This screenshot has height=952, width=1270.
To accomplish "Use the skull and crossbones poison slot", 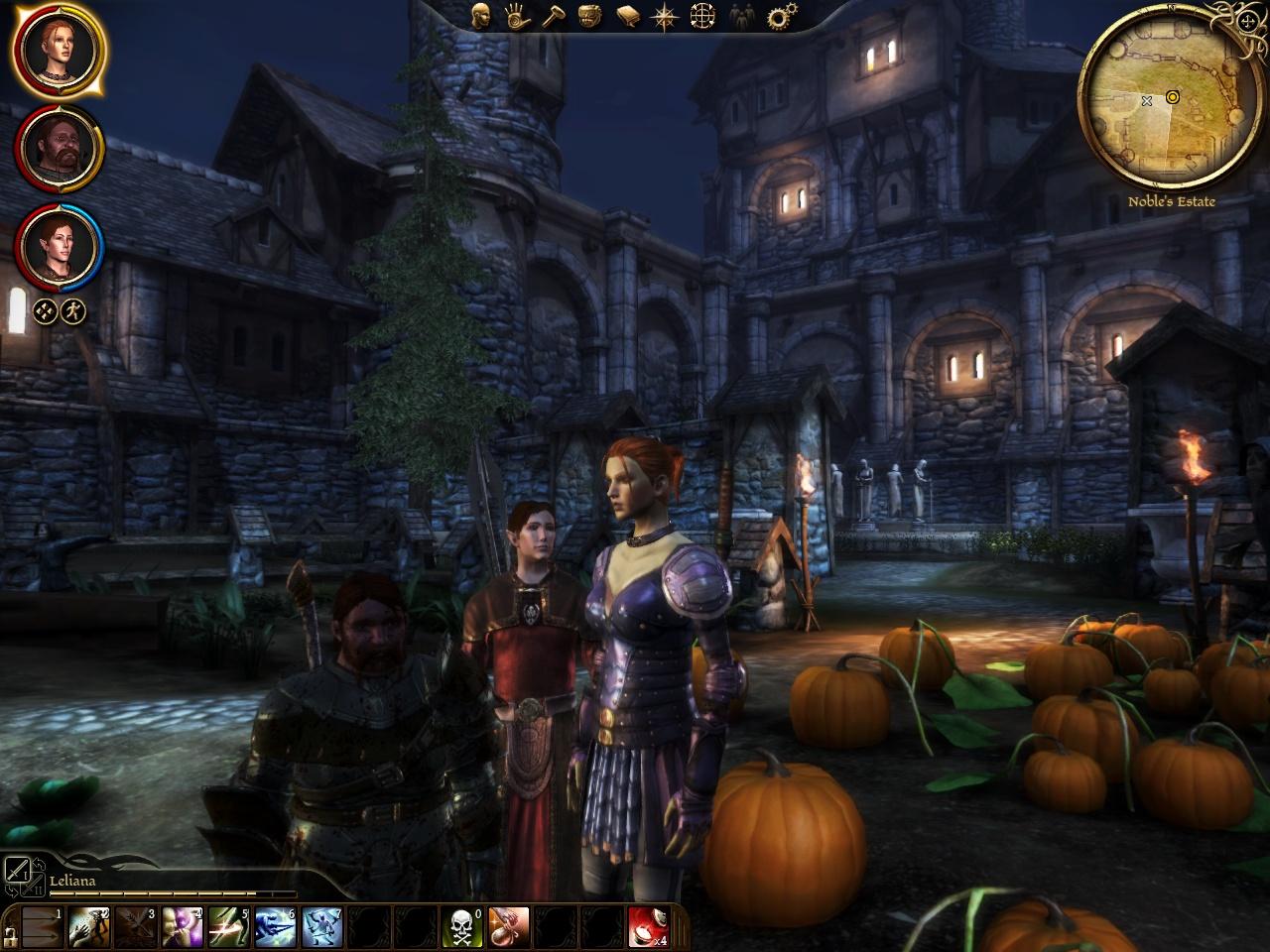I will click(461, 926).
